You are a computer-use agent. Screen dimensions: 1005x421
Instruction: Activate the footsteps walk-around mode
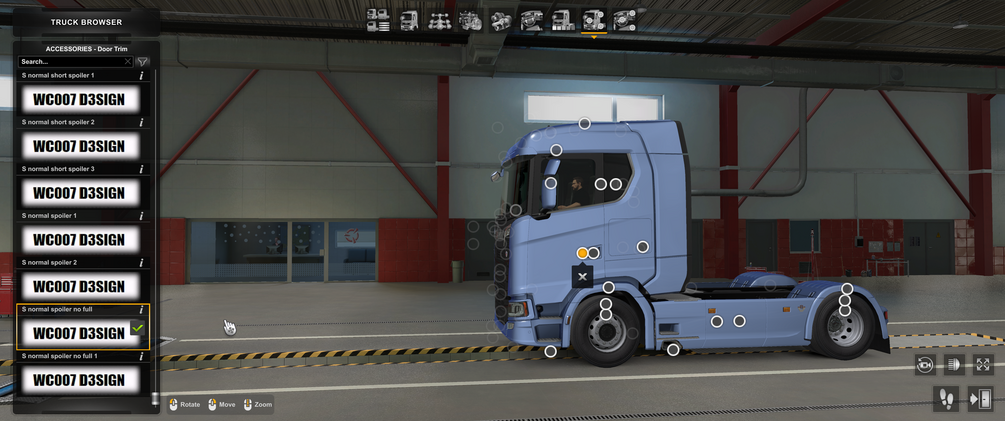(945, 399)
